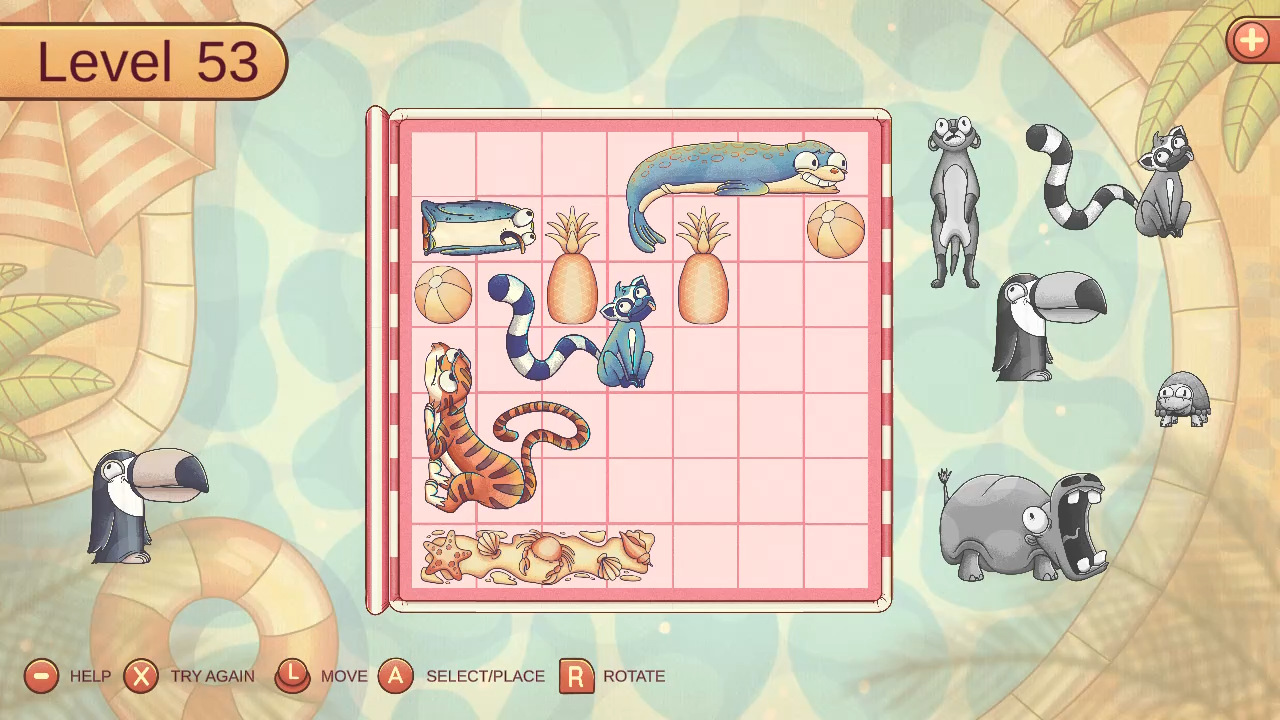Image resolution: width=1280 pixels, height=720 pixels.
Task: Click the R Rotate control
Action: pyautogui.click(x=575, y=676)
